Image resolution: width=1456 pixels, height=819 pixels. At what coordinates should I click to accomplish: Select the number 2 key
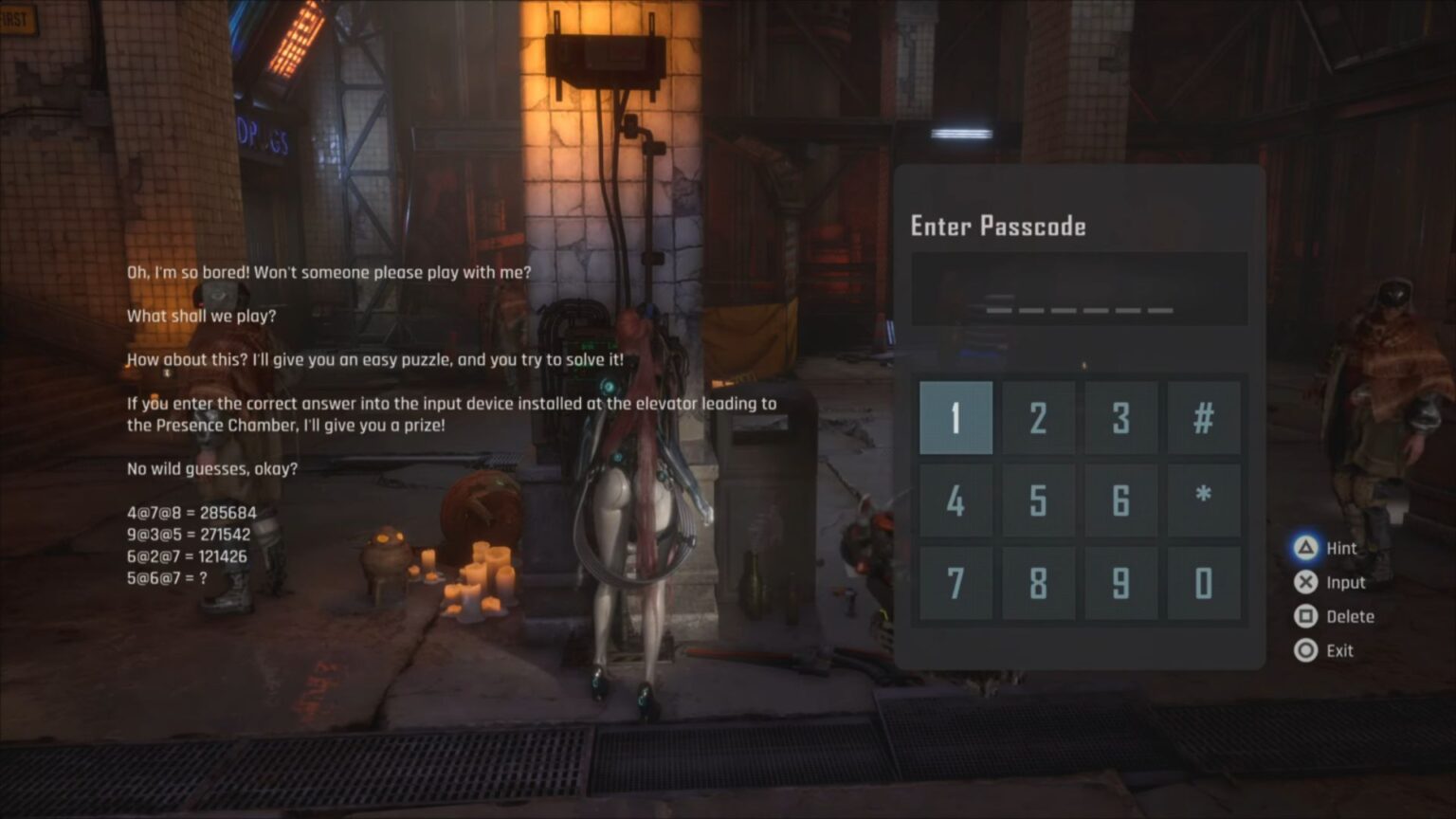[1038, 418]
